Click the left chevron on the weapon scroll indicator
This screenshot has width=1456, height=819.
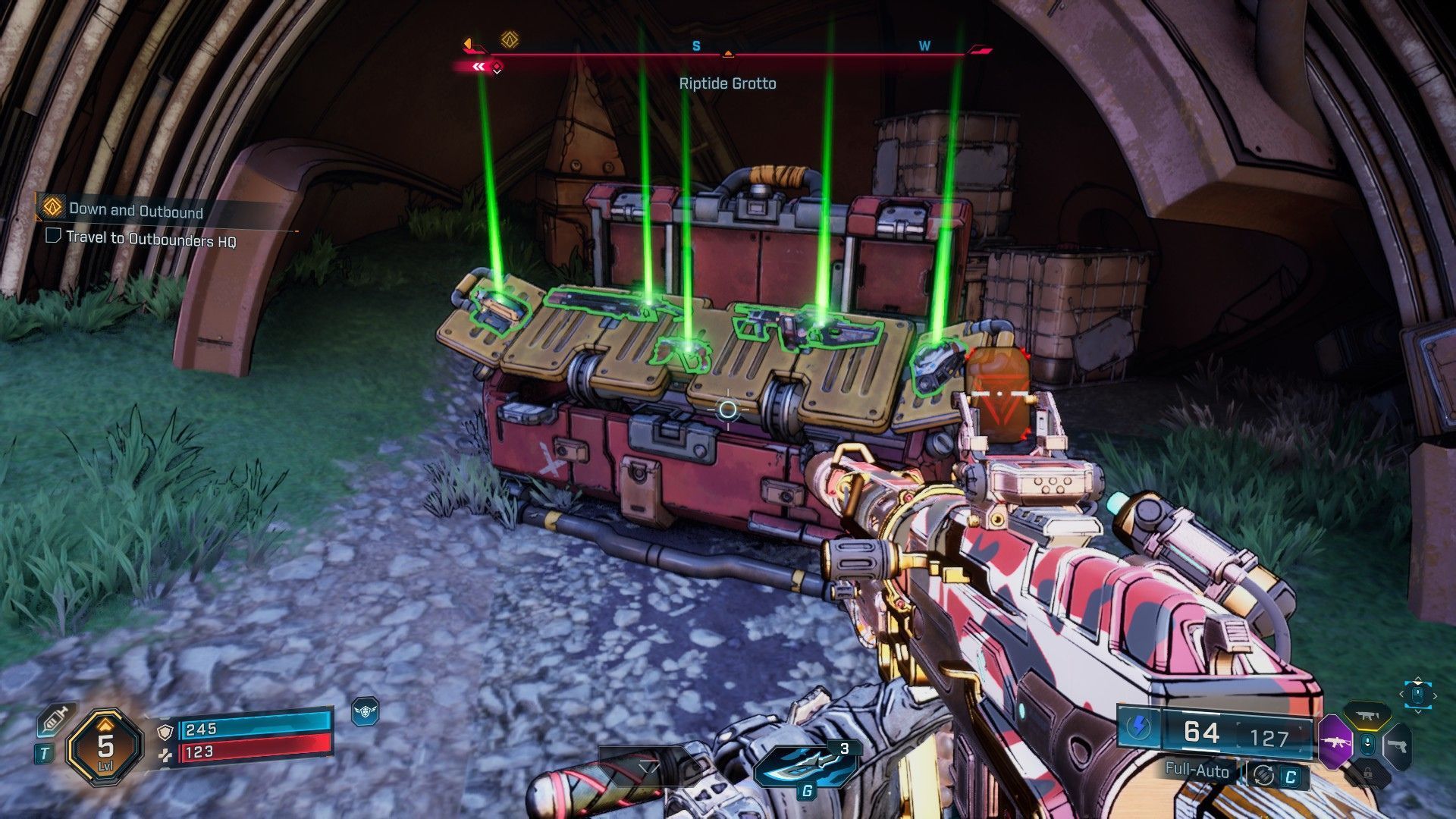[1401, 695]
